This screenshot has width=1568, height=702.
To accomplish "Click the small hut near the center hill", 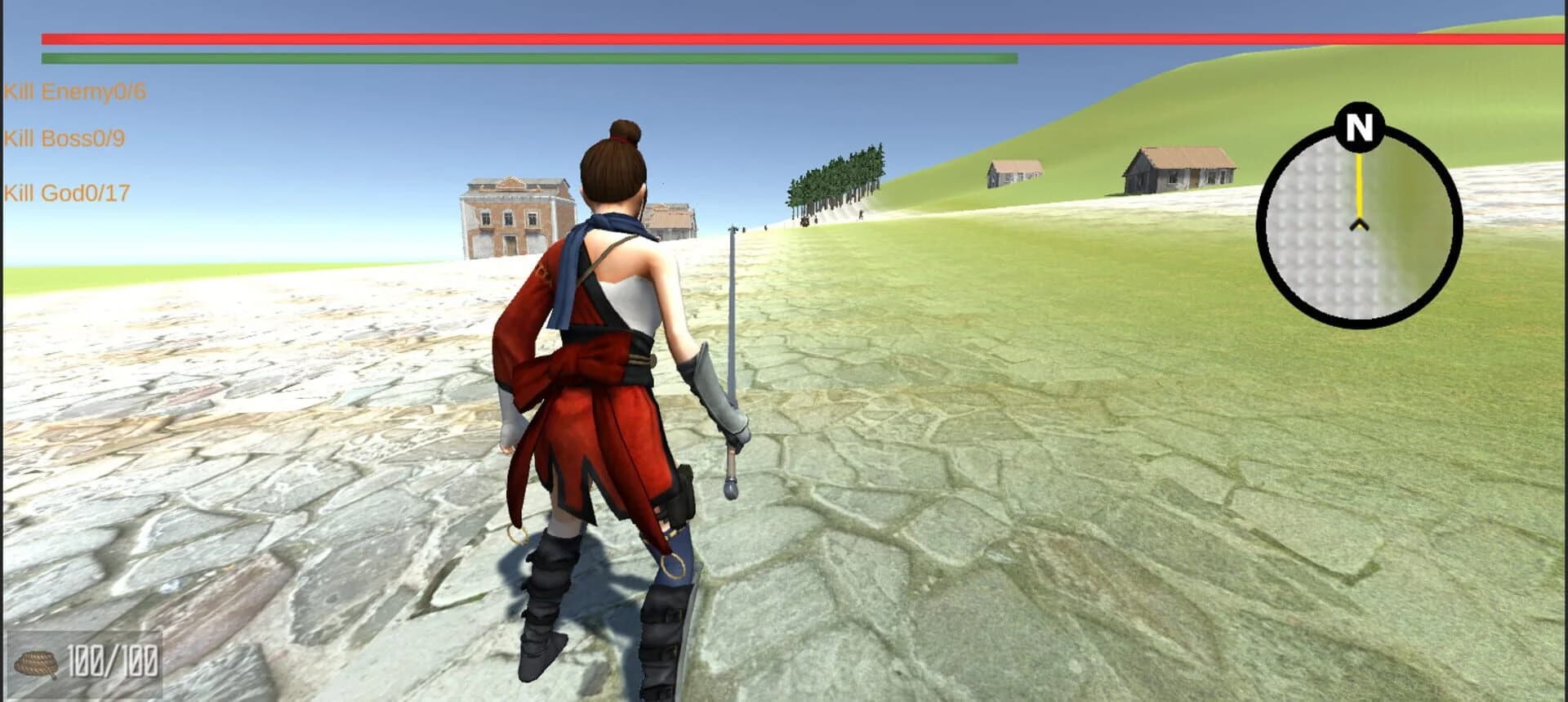I will coord(1013,172).
